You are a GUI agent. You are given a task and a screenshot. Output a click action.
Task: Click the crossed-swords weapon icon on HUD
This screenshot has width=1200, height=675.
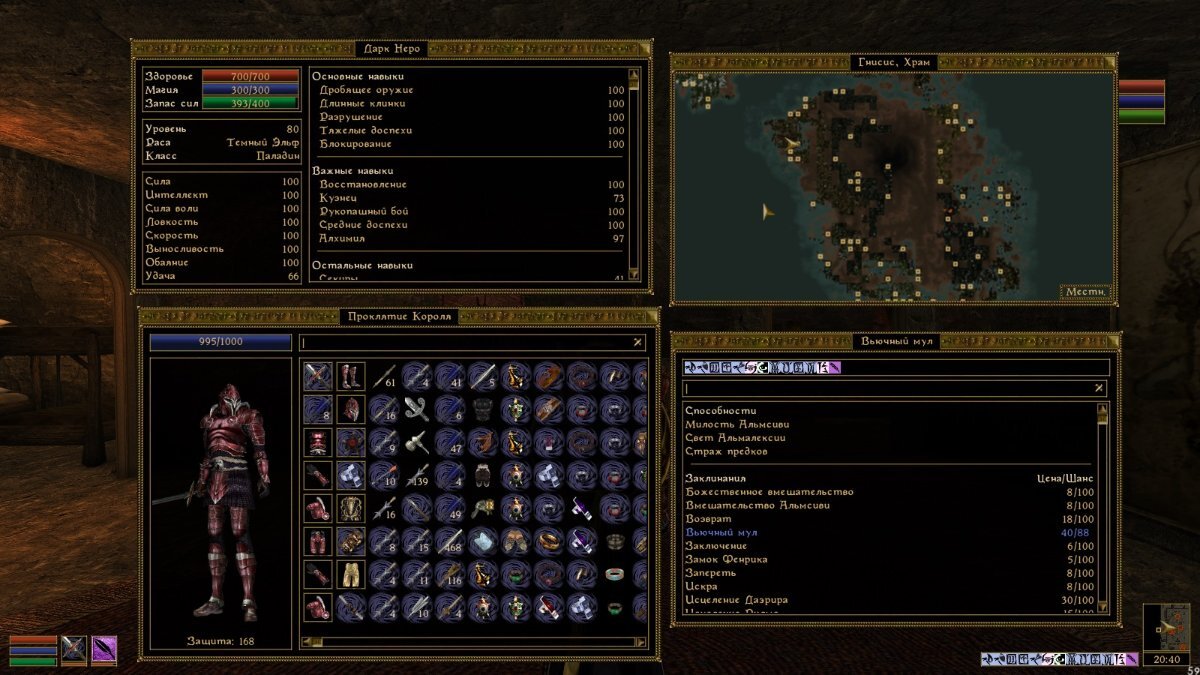click(x=74, y=650)
